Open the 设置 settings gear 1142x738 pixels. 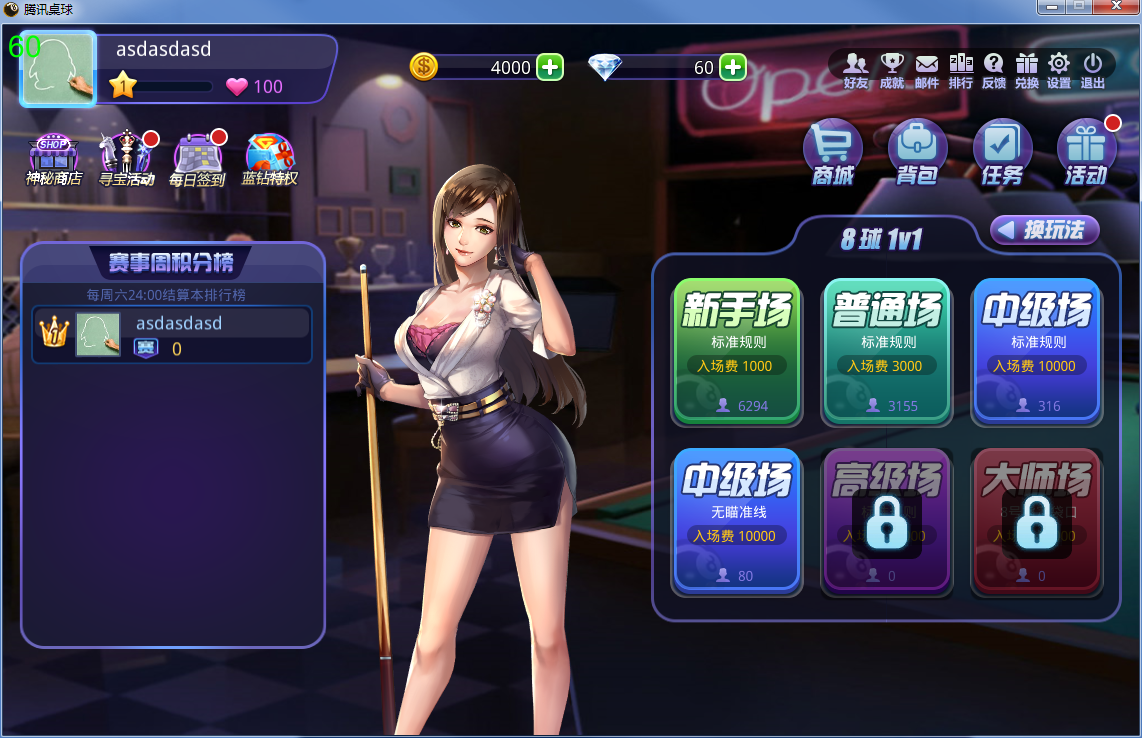pos(1058,70)
